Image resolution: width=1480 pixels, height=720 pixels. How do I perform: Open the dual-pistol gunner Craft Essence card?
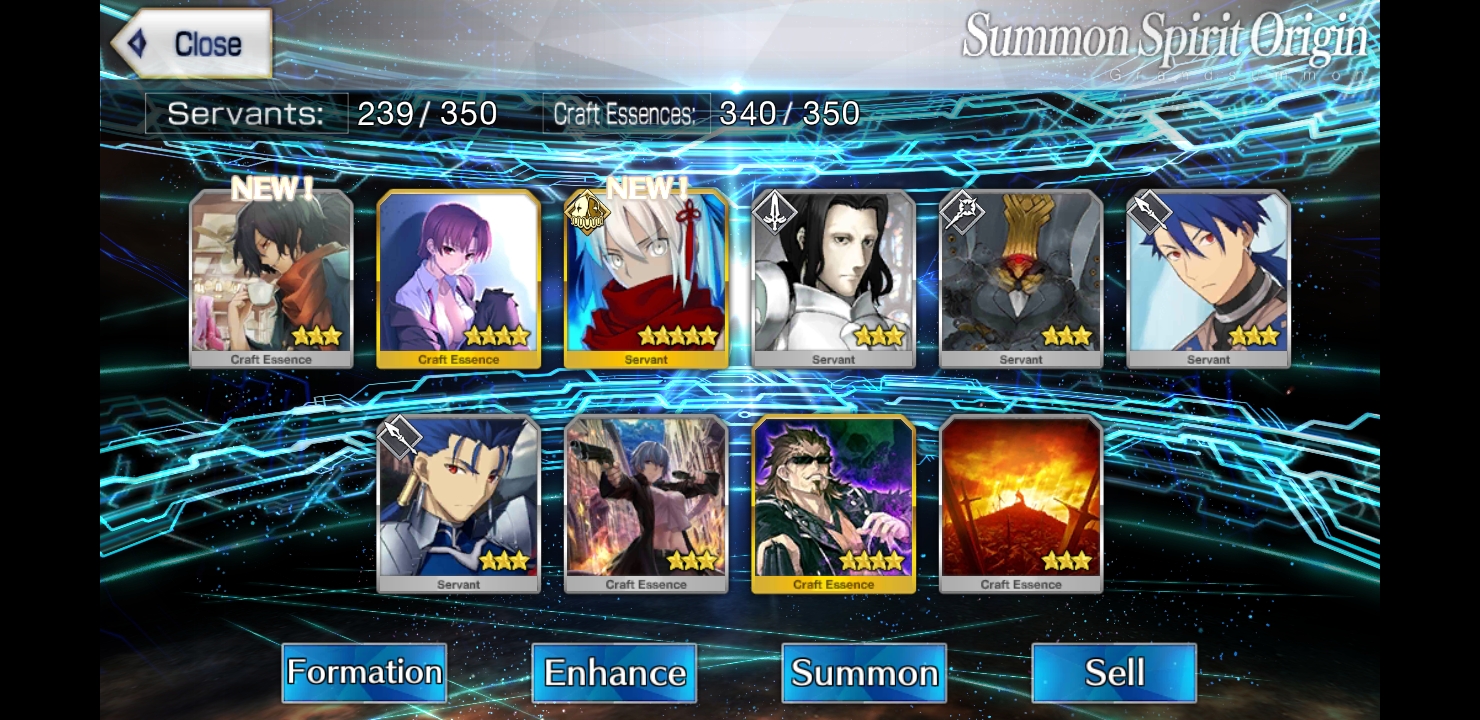coord(646,504)
